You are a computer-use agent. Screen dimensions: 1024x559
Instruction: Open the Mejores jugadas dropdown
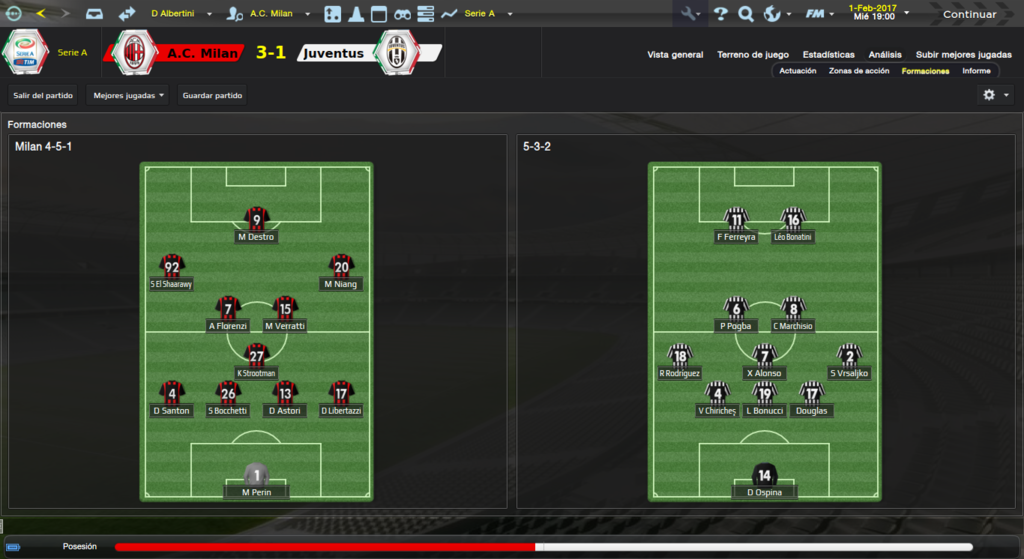128,96
